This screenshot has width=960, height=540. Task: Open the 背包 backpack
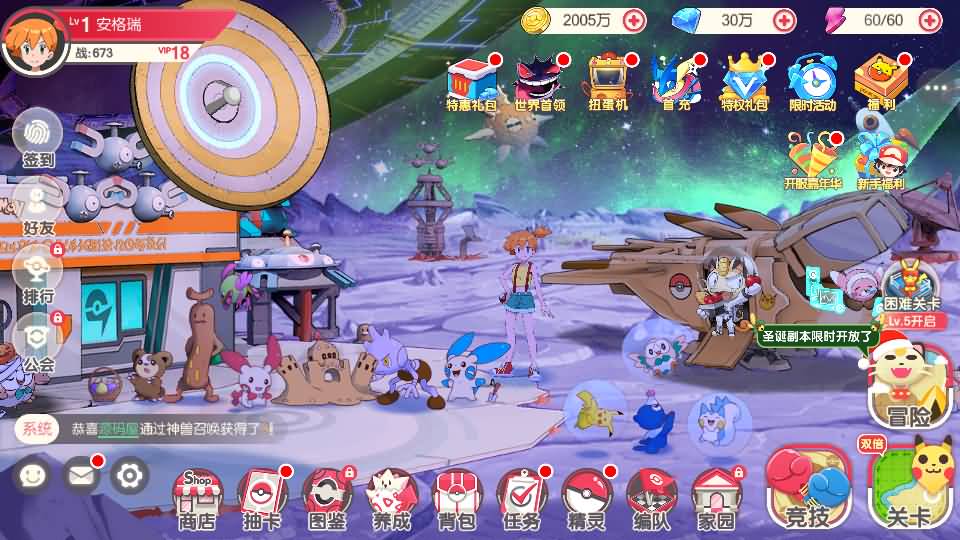click(456, 497)
